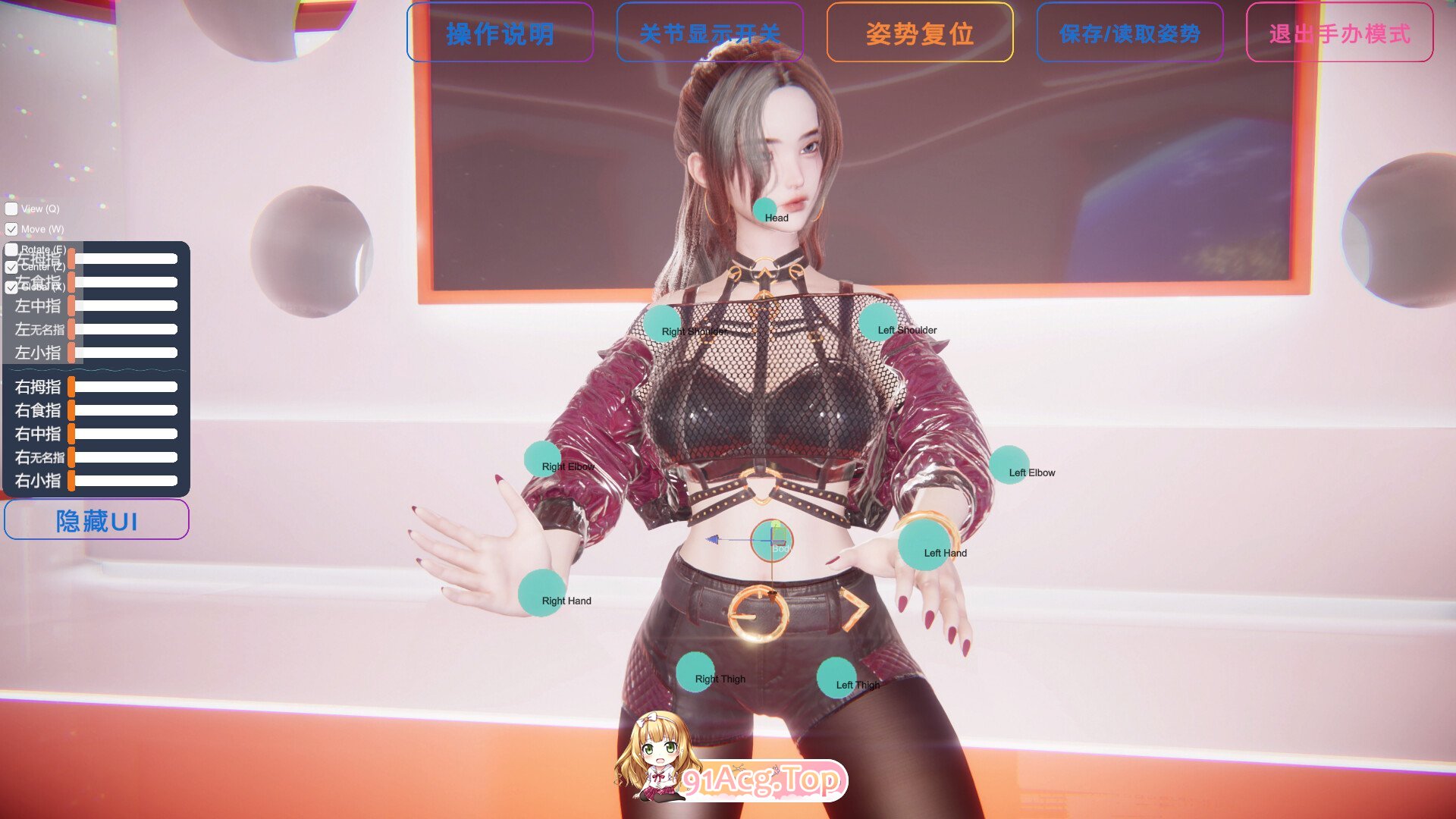Adjust the 右小指 finger slider
Viewport: 1456px width, 819px height.
pos(125,480)
